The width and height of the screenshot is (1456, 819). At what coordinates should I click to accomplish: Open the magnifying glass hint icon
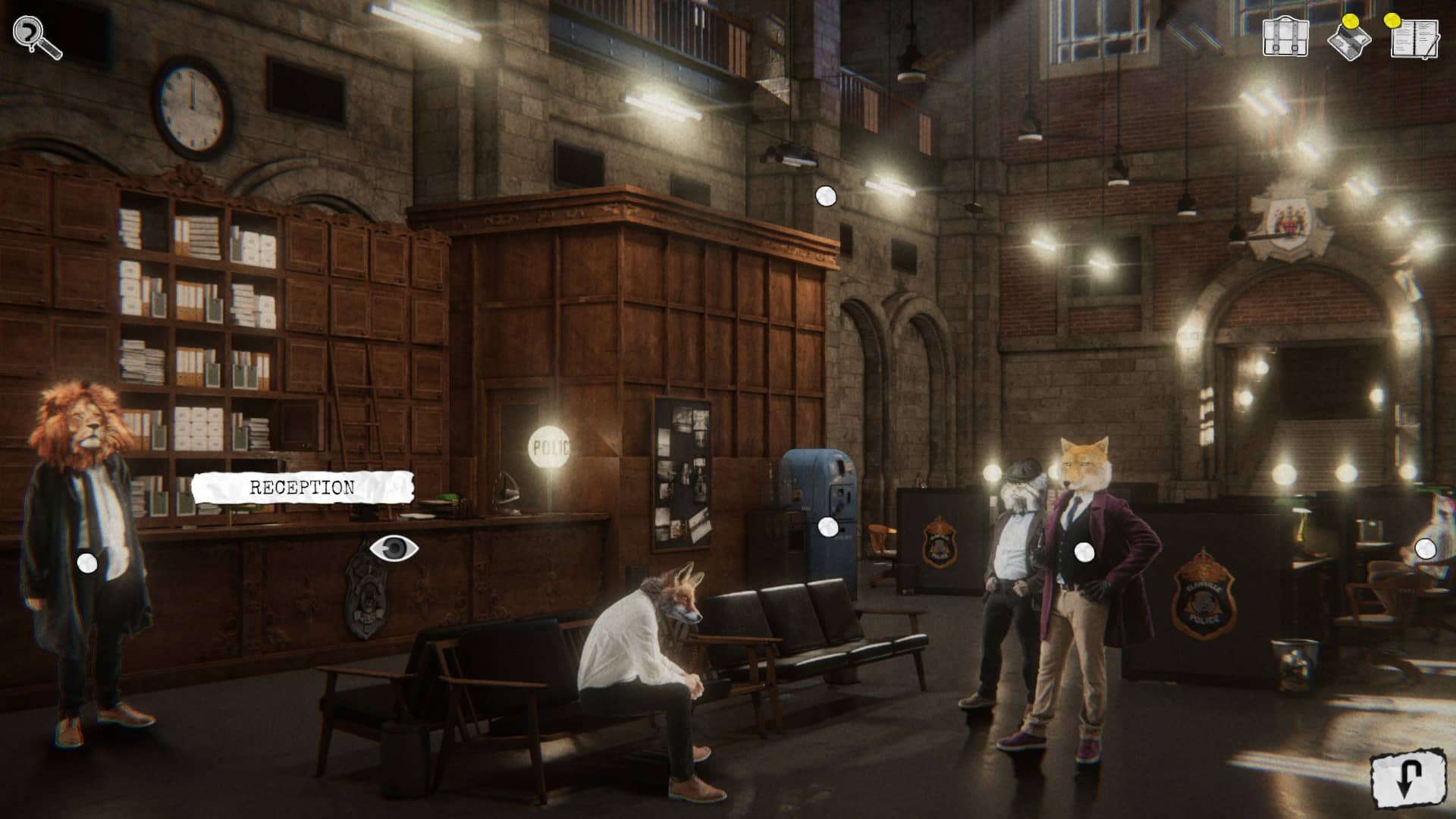click(x=36, y=36)
